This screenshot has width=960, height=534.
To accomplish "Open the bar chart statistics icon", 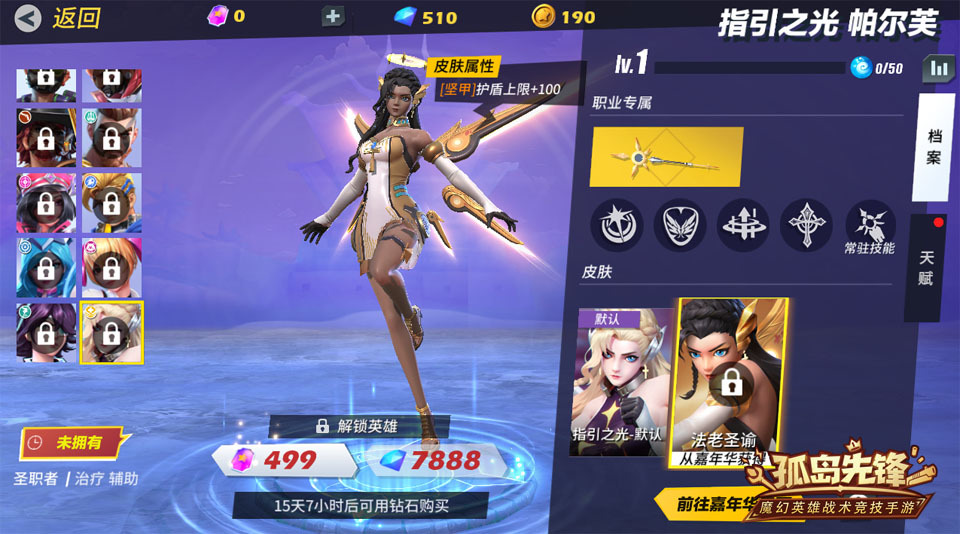I will (938, 68).
